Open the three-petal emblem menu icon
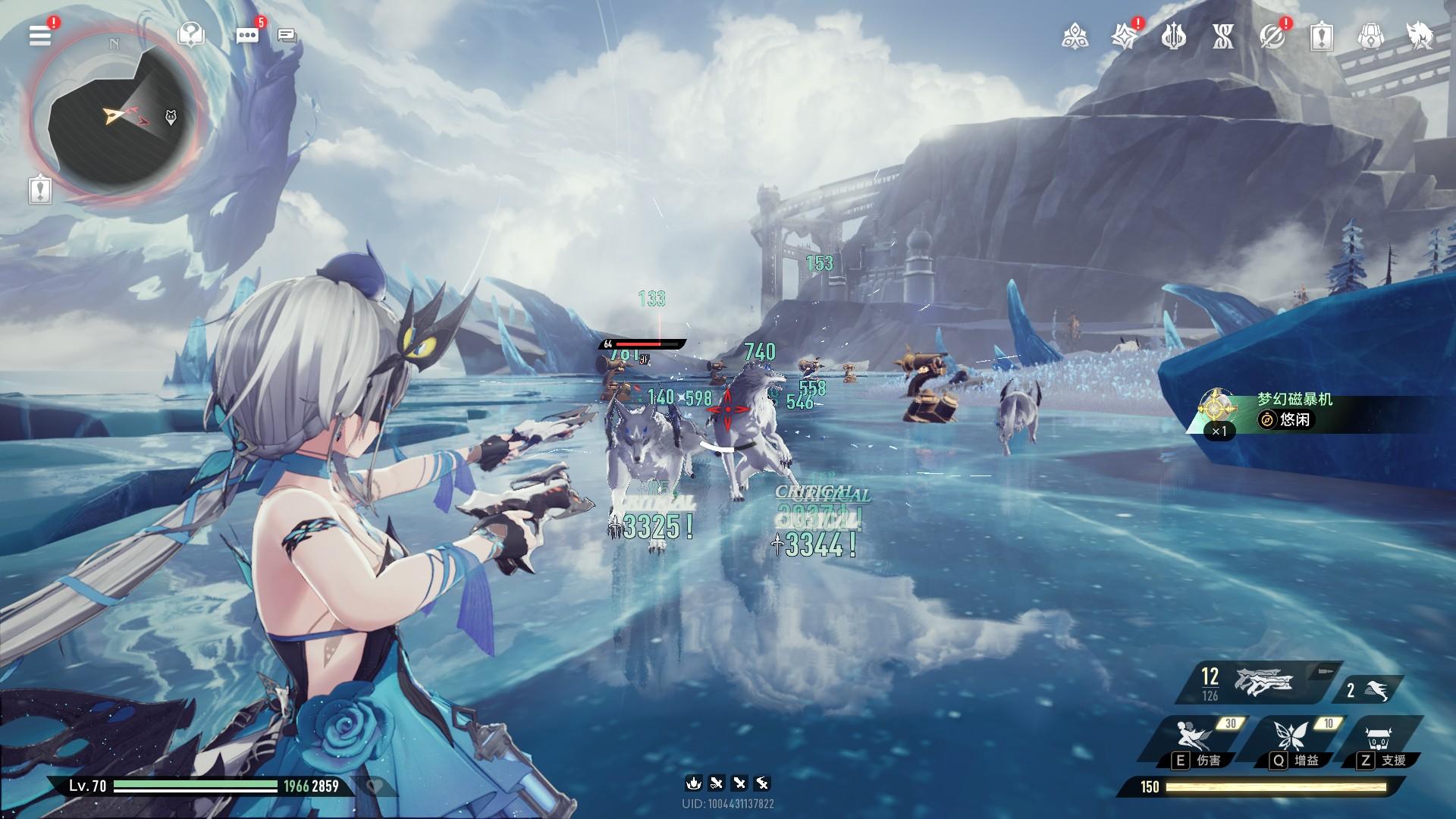Screen dimensions: 1456x819 pyautogui.click(x=1075, y=36)
